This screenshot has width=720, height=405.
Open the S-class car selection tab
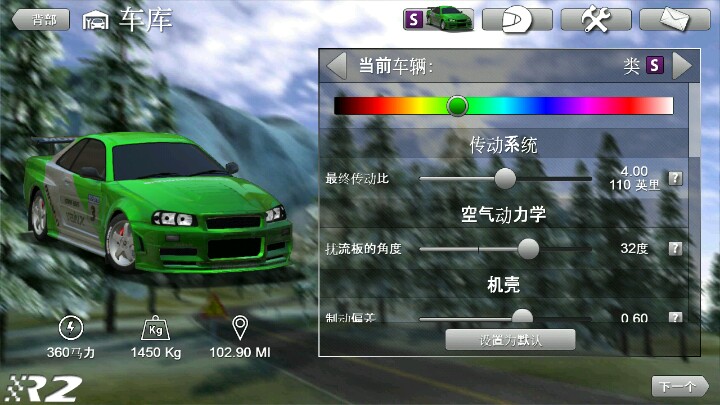[438, 19]
